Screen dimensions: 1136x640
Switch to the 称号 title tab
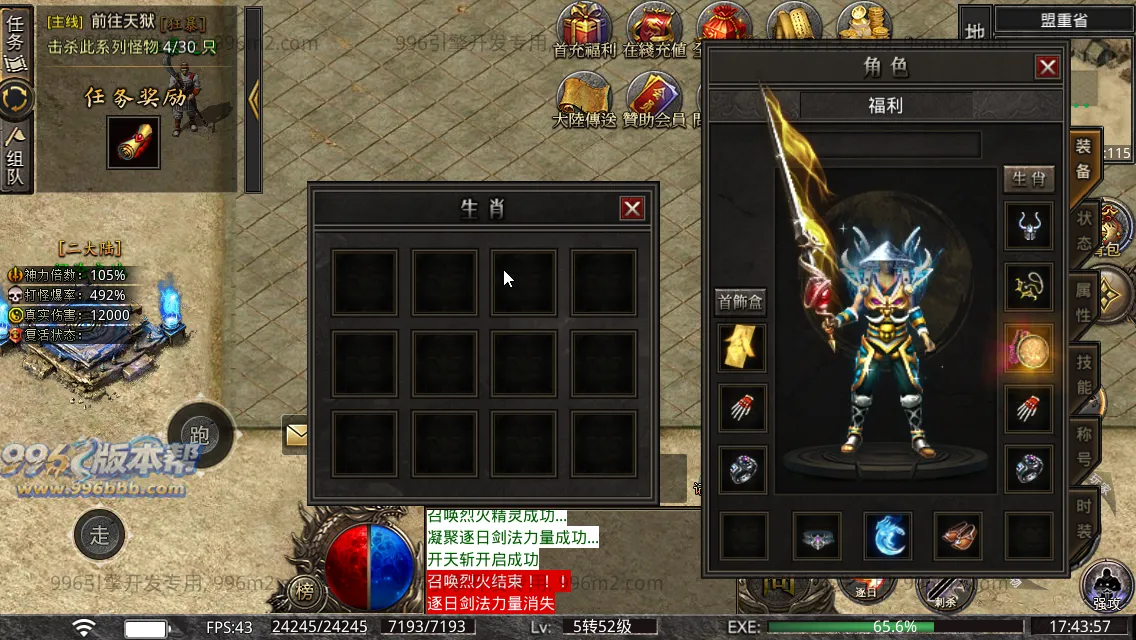(1085, 446)
